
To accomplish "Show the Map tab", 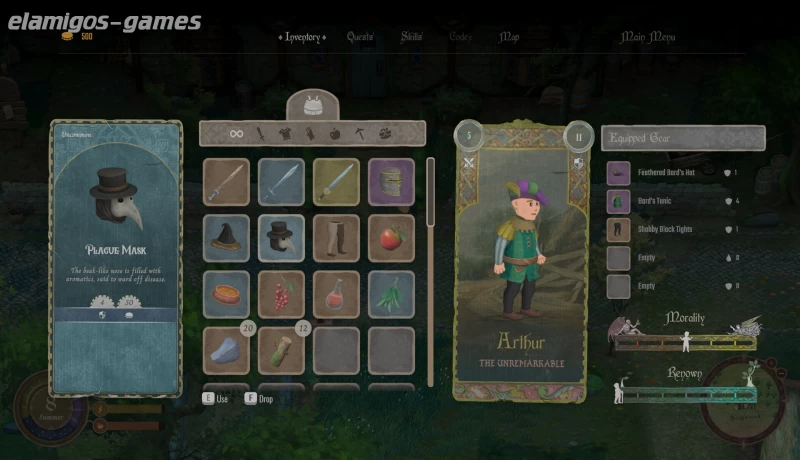I will pyautogui.click(x=509, y=37).
